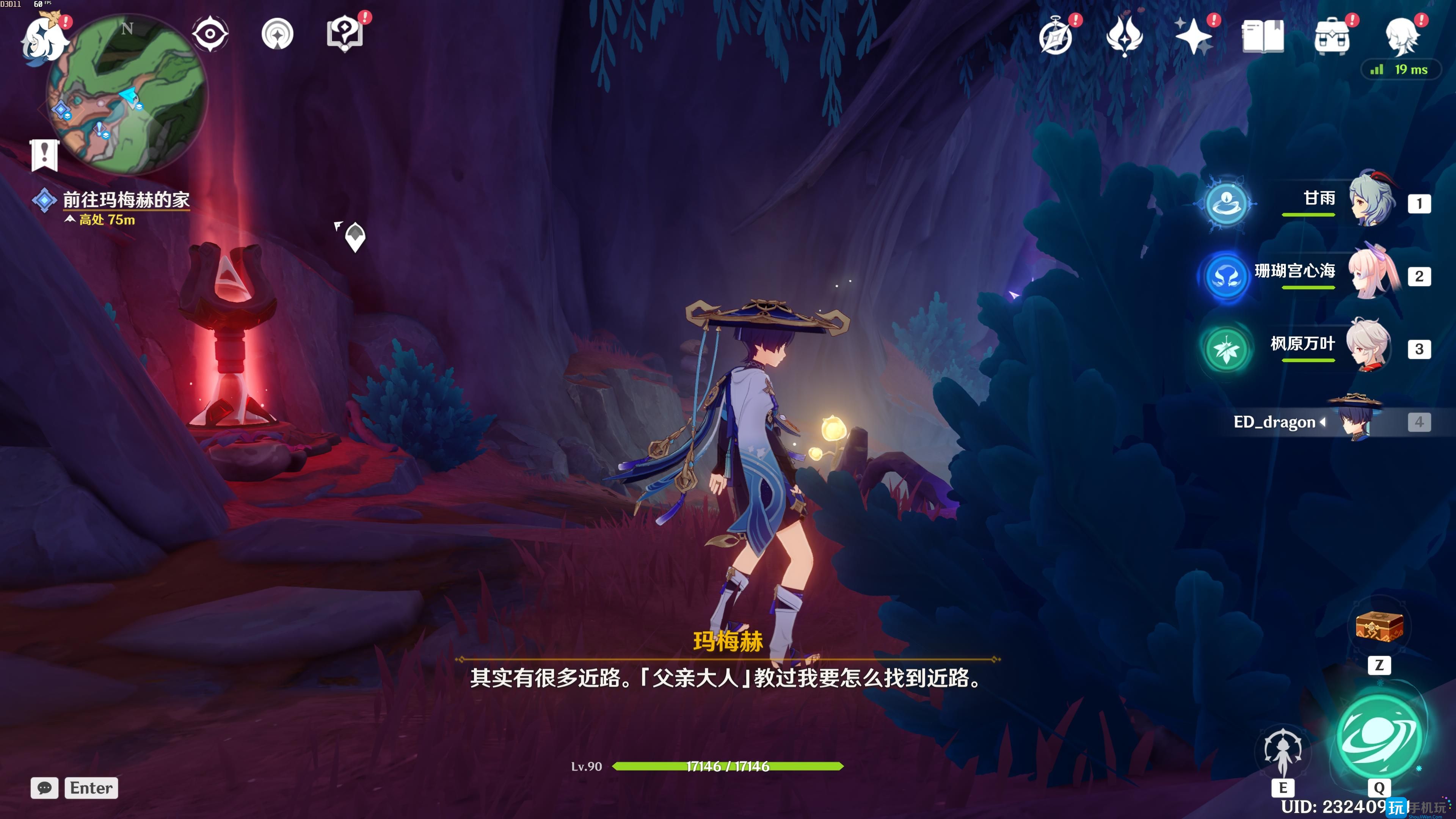Open the adventurer handbook book icon

1263,37
